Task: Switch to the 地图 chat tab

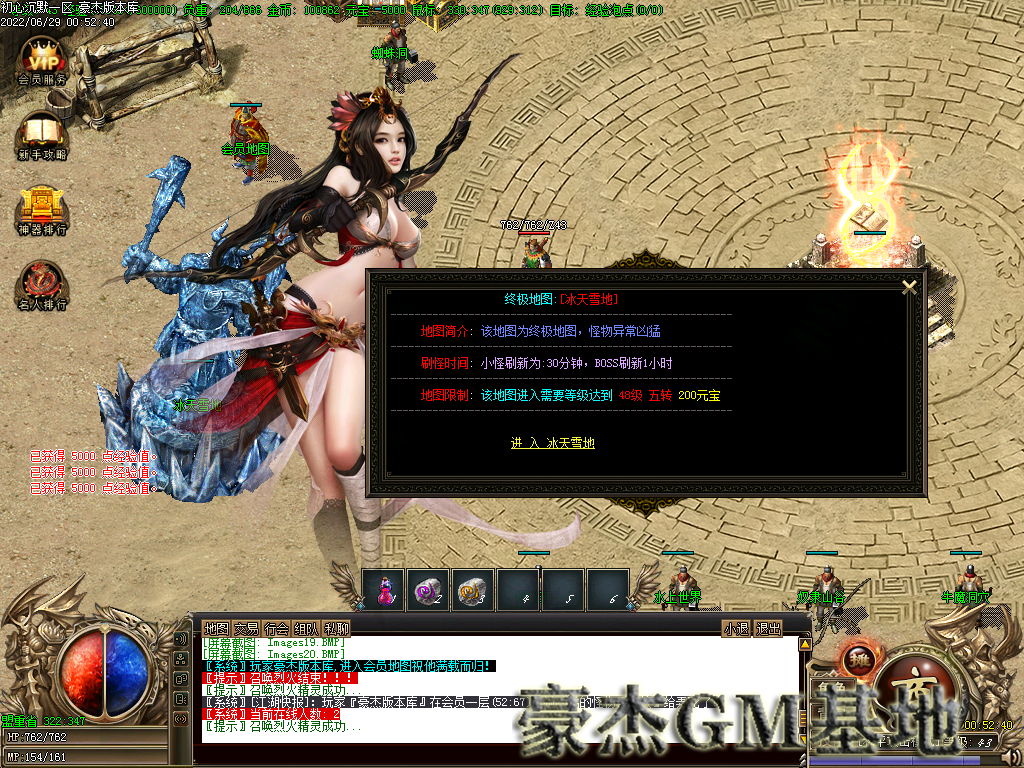Action: tap(216, 628)
